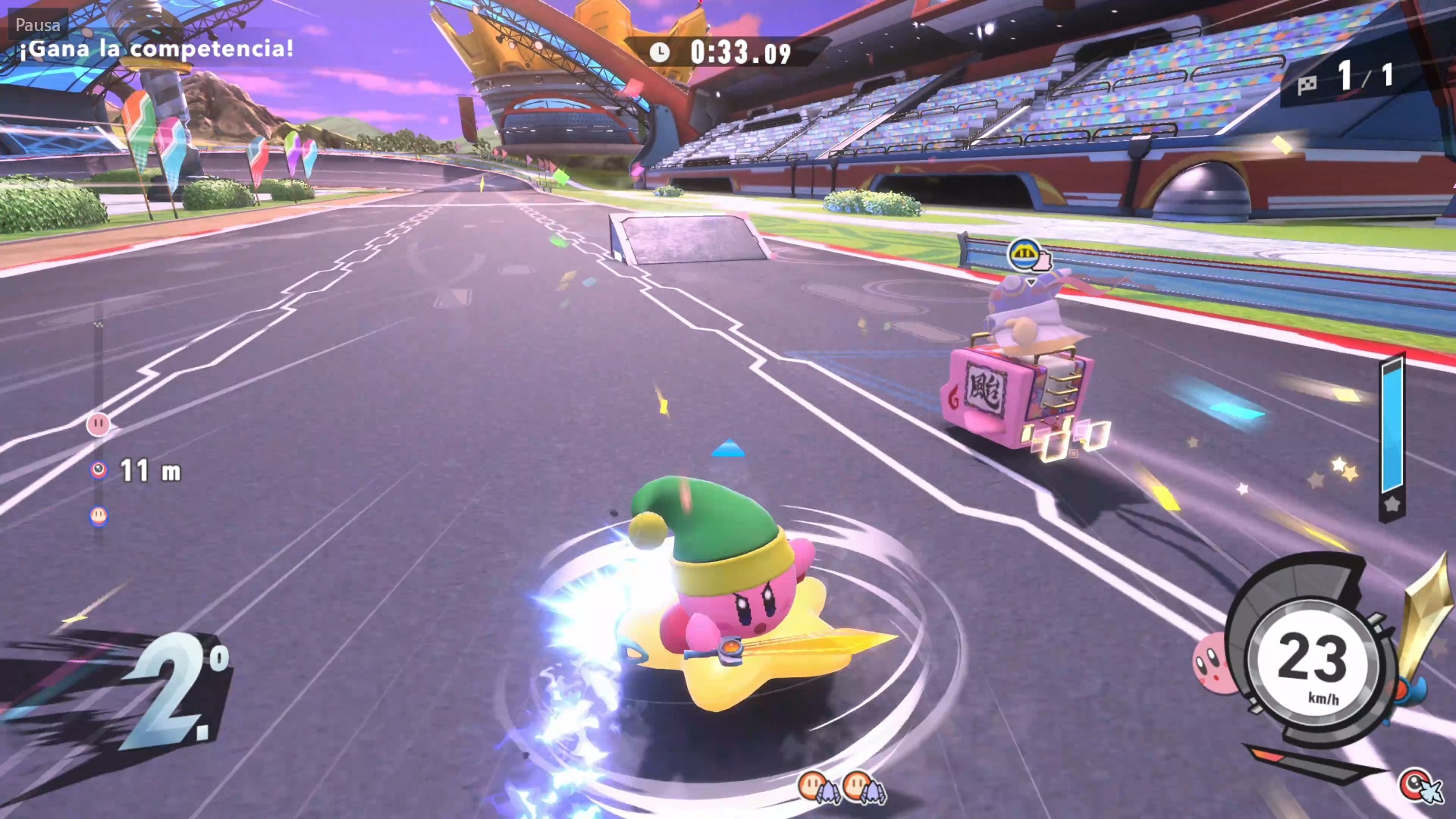The height and width of the screenshot is (819, 1456).
Task: Select the red eyeball target icon with spiky burst
Action: pos(1417,785)
